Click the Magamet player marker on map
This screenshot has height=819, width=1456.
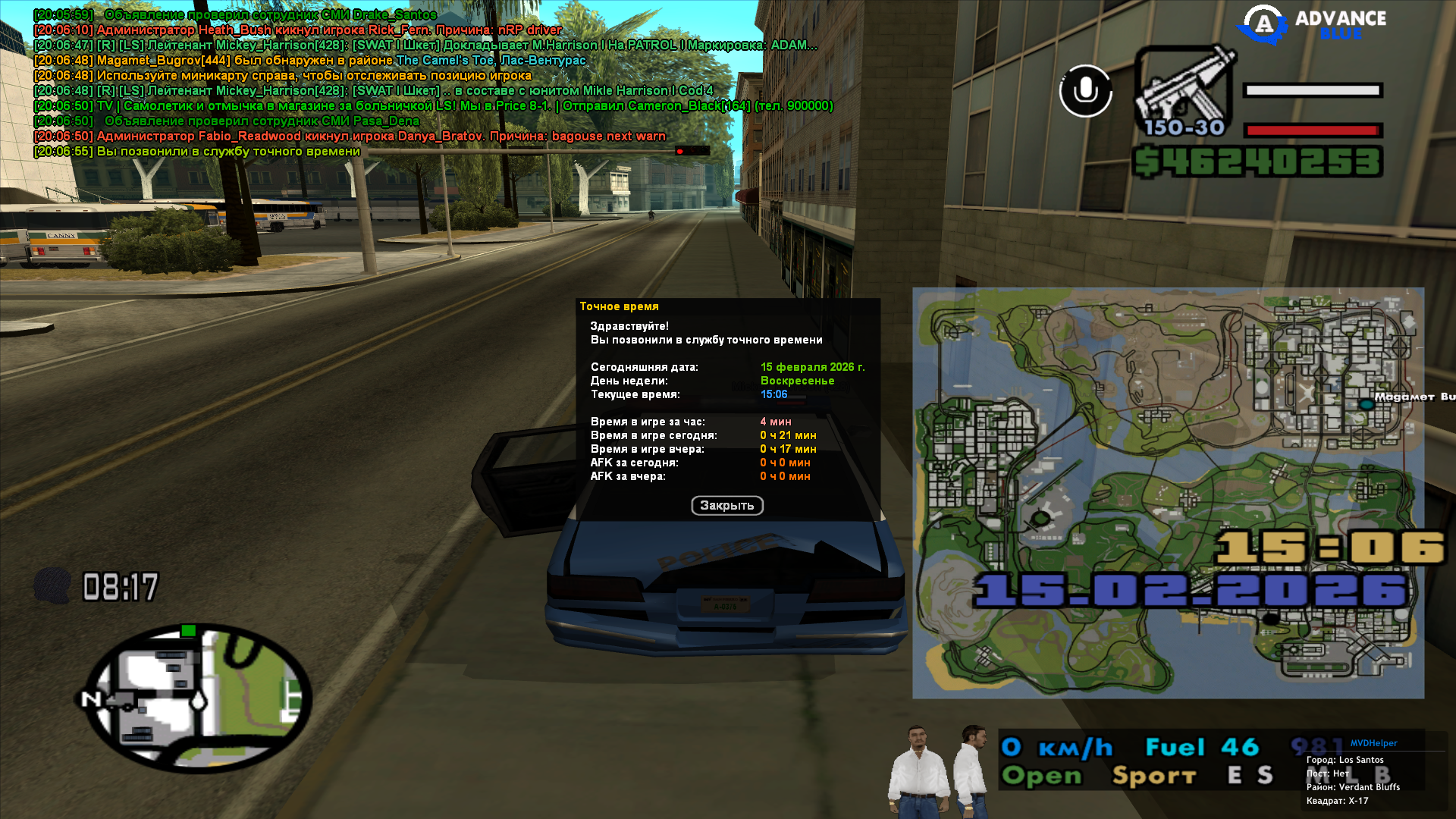pyautogui.click(x=1367, y=404)
